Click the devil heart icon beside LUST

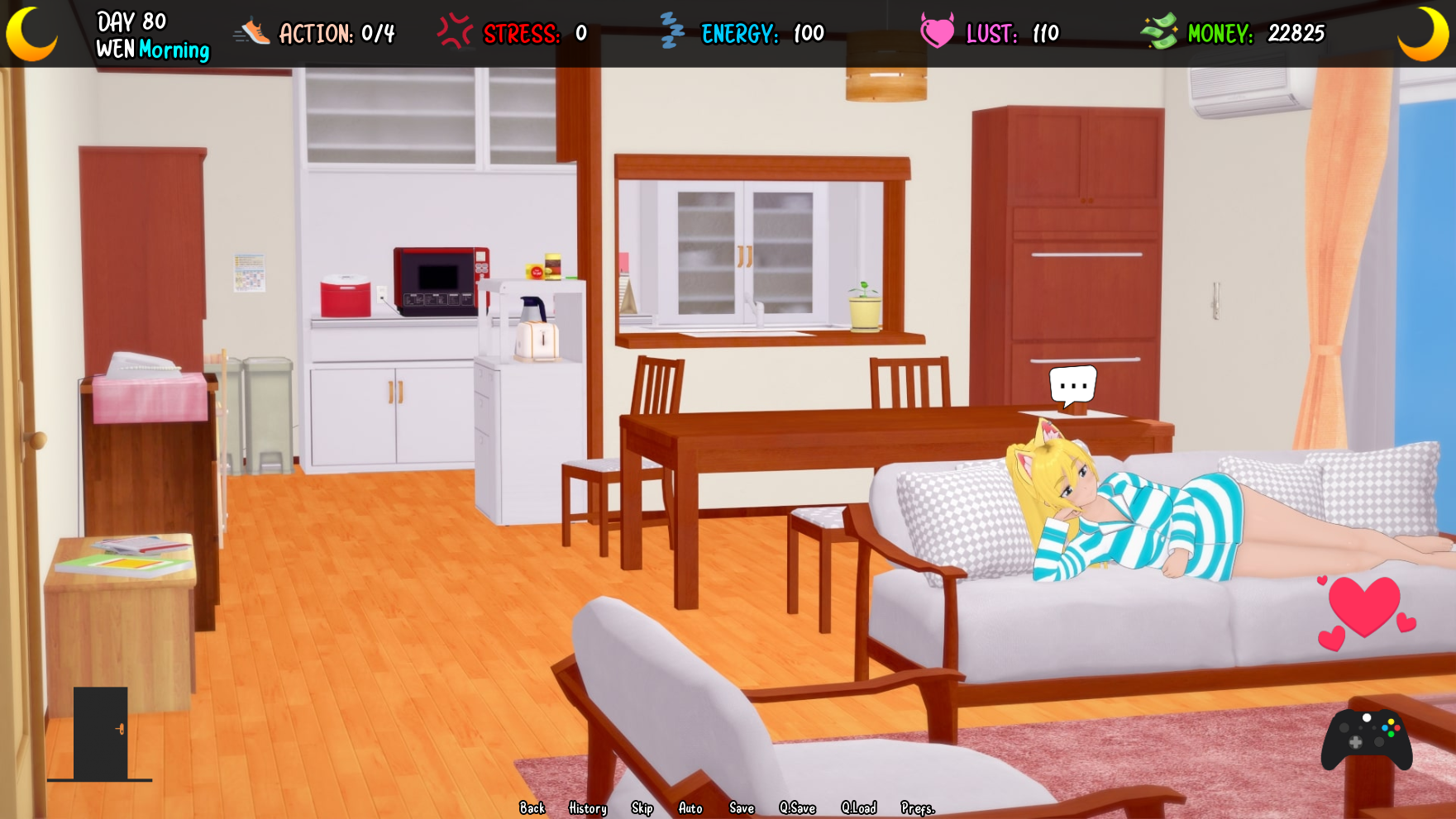(x=935, y=33)
